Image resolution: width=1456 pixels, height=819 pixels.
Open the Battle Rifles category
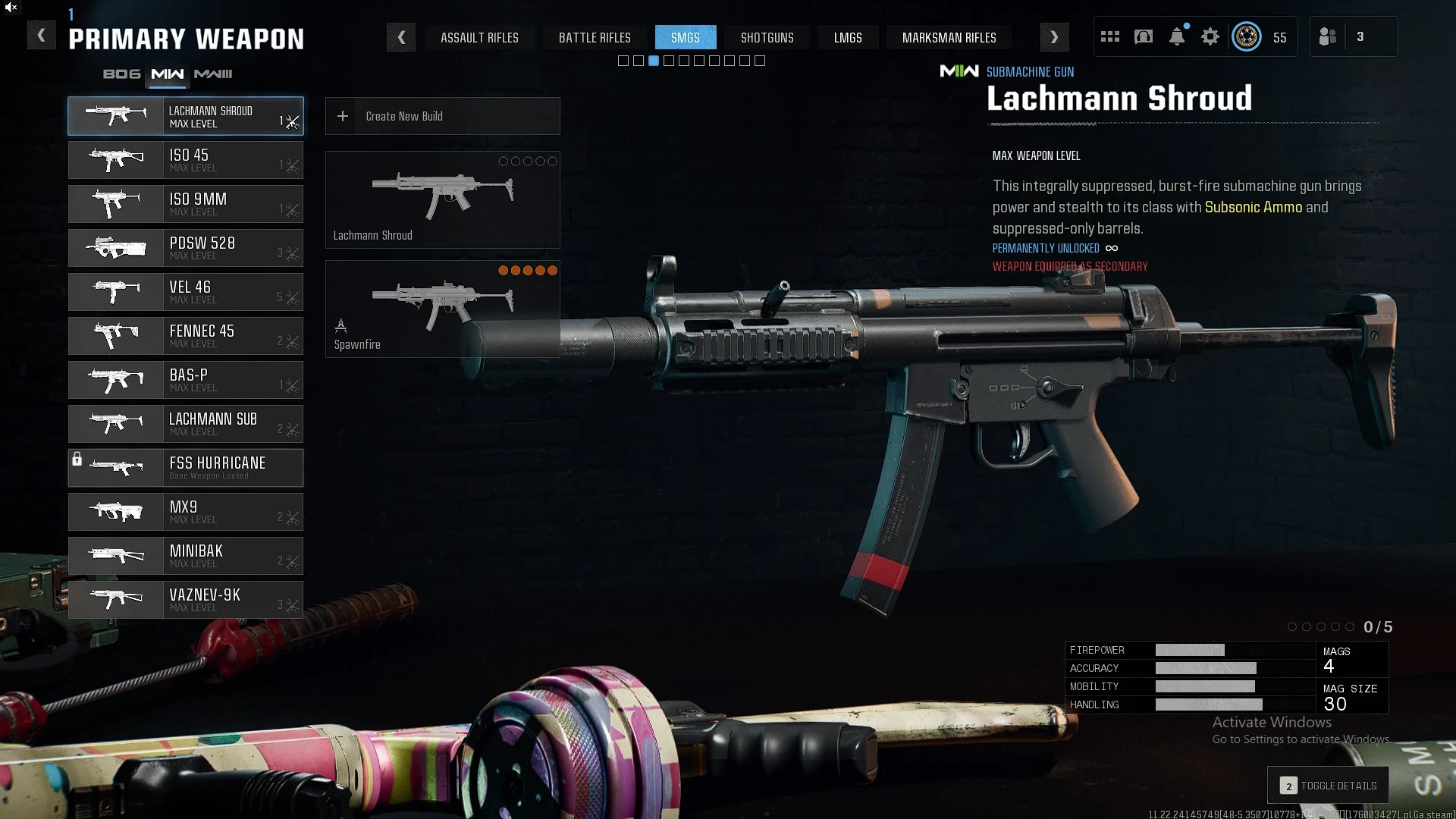(595, 37)
